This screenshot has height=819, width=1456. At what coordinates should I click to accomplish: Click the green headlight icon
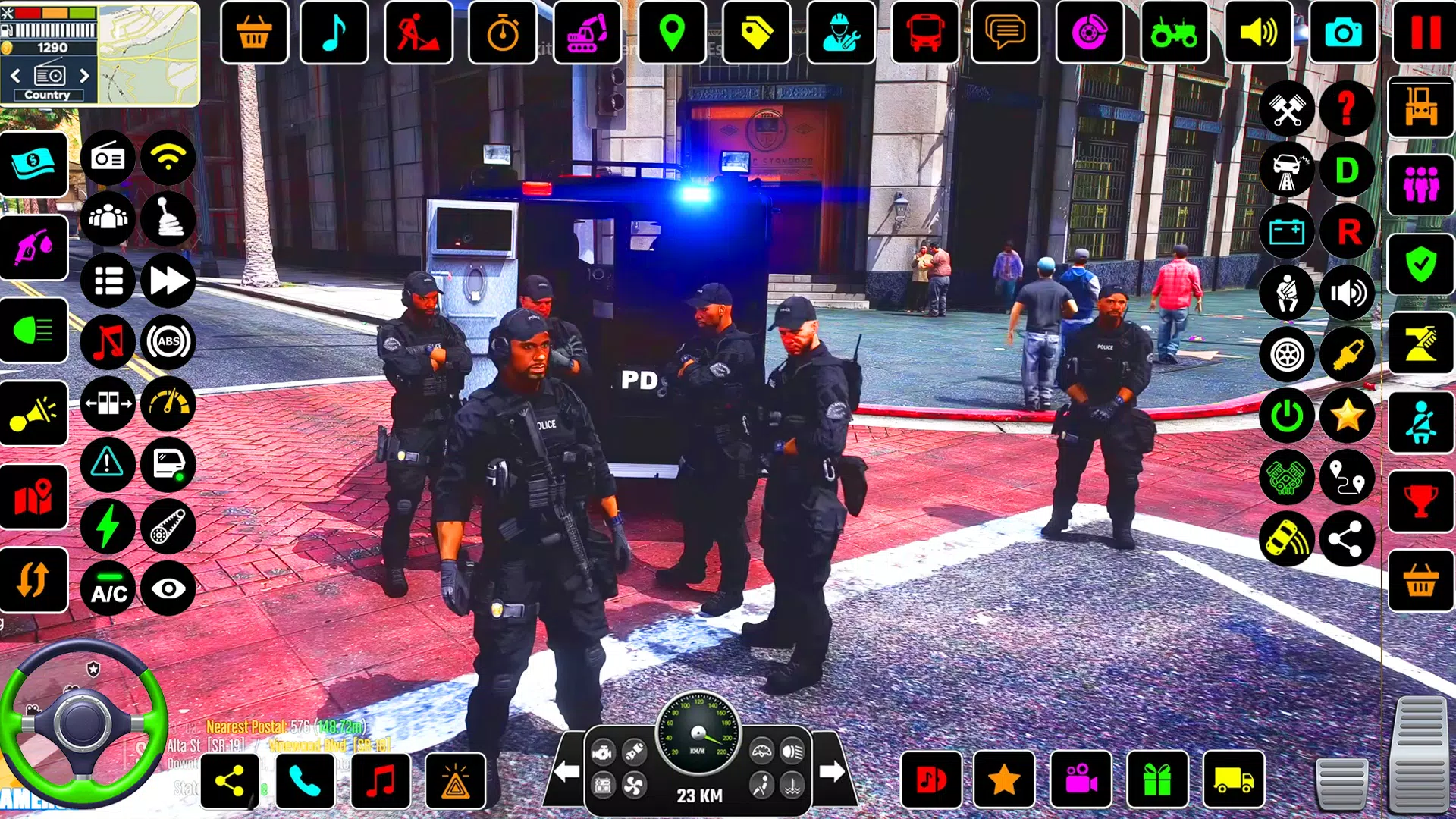(x=34, y=331)
